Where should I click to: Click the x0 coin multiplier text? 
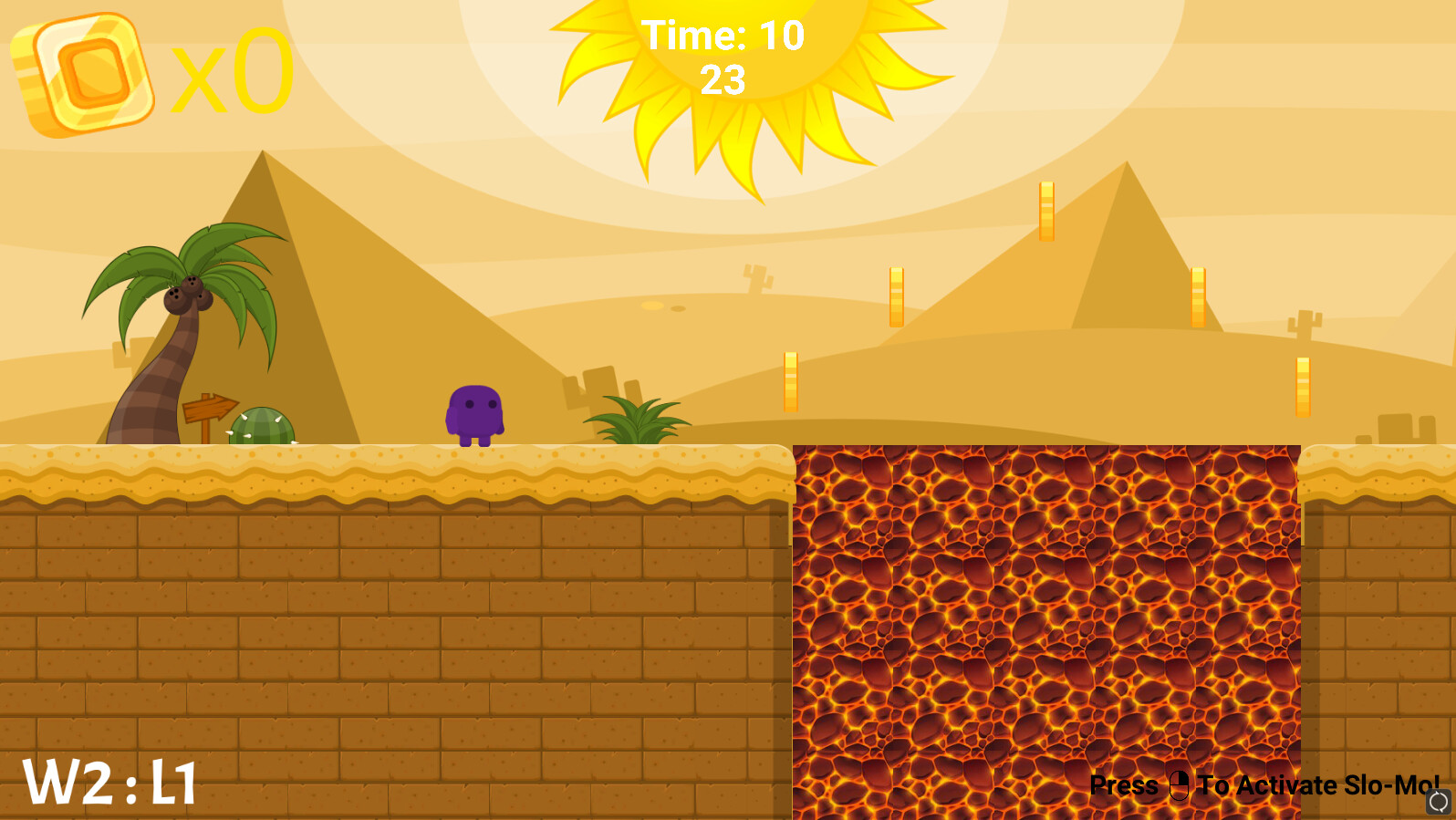(x=233, y=73)
